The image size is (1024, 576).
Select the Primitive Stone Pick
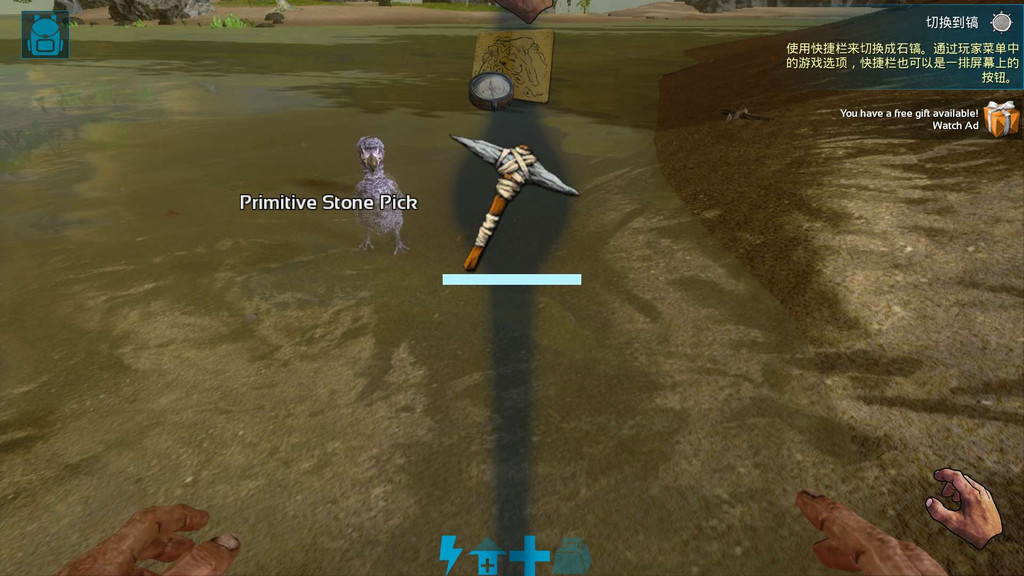click(513, 200)
